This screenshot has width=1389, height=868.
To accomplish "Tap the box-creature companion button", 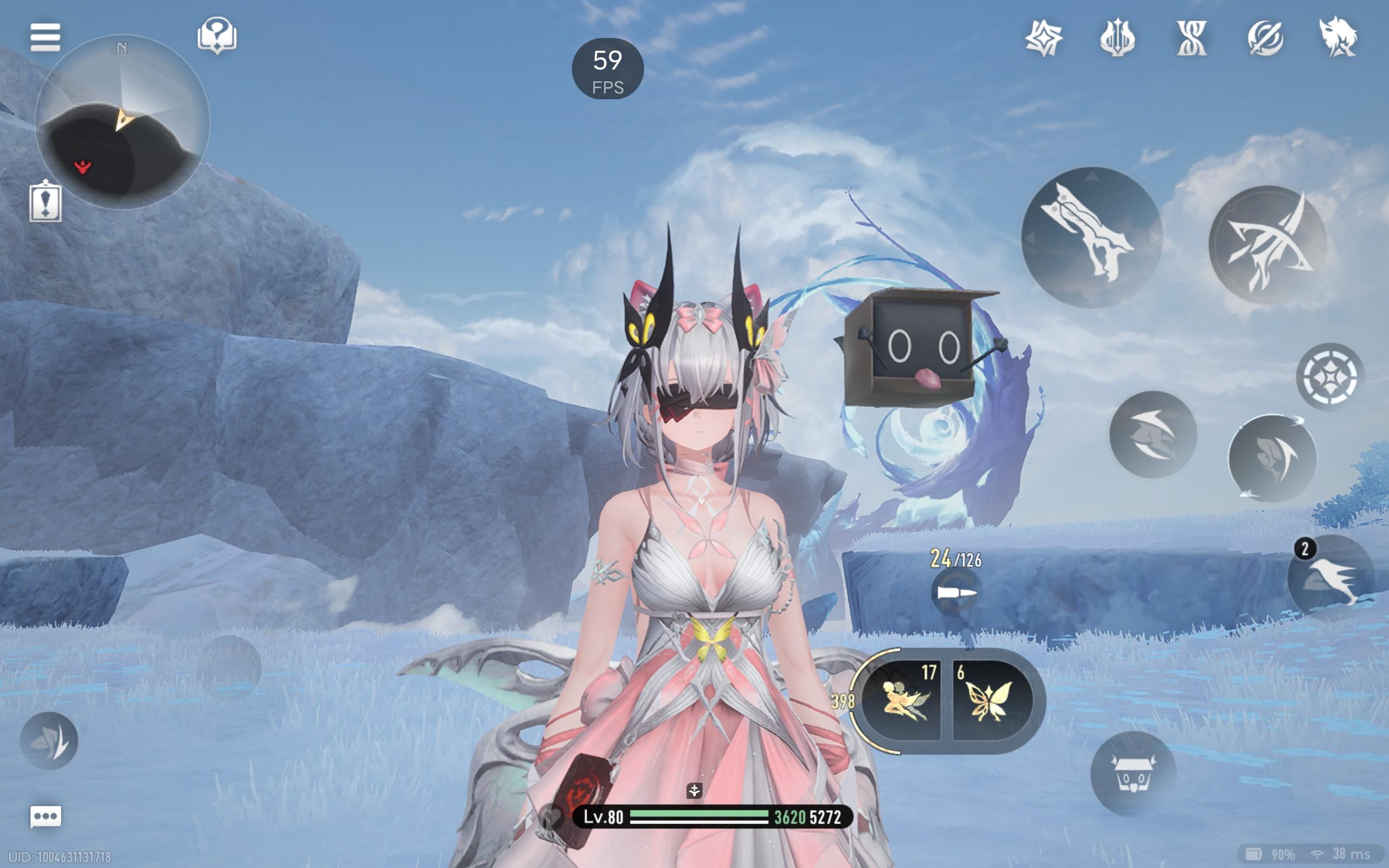I will (1132, 774).
